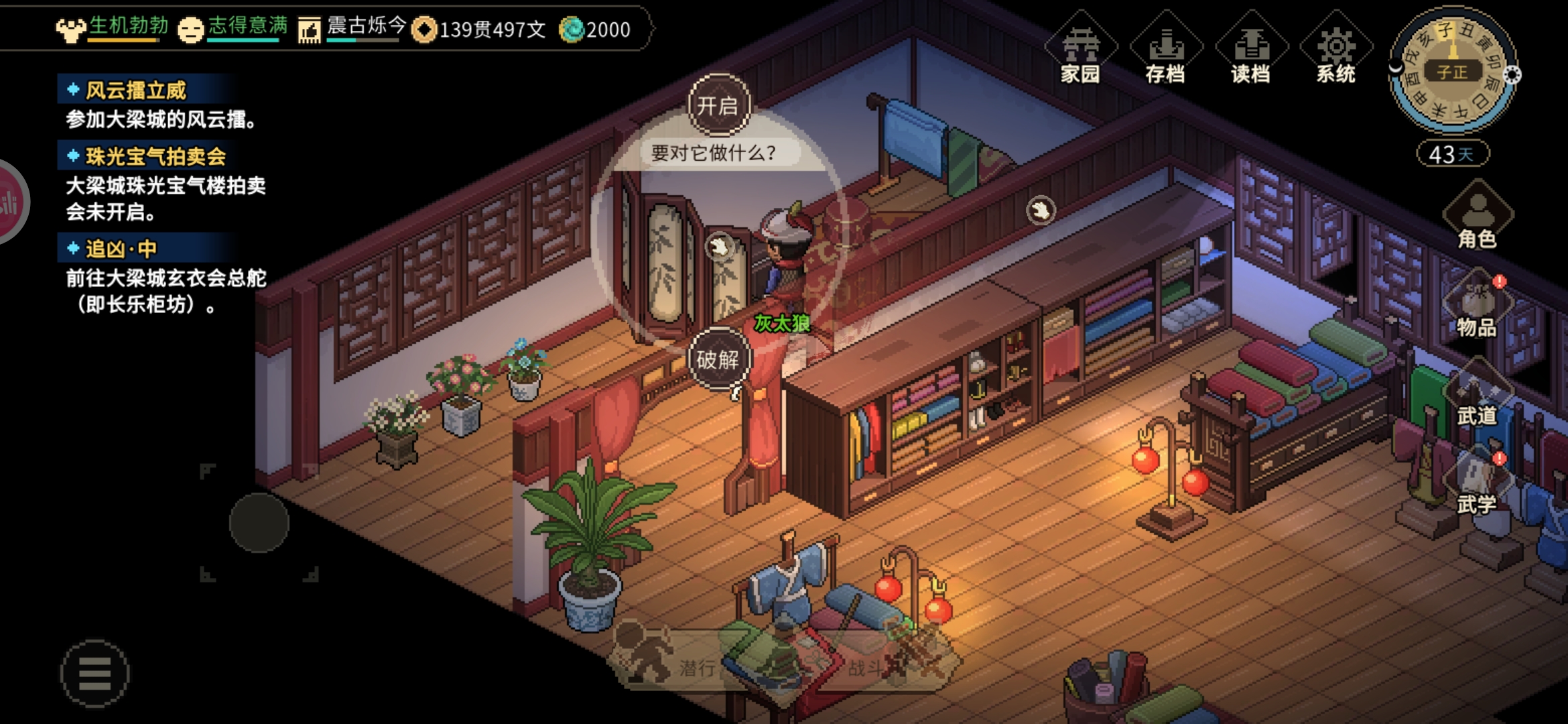Open the red recording overlay bubble
This screenshot has width=1568, height=724.
(x=9, y=202)
